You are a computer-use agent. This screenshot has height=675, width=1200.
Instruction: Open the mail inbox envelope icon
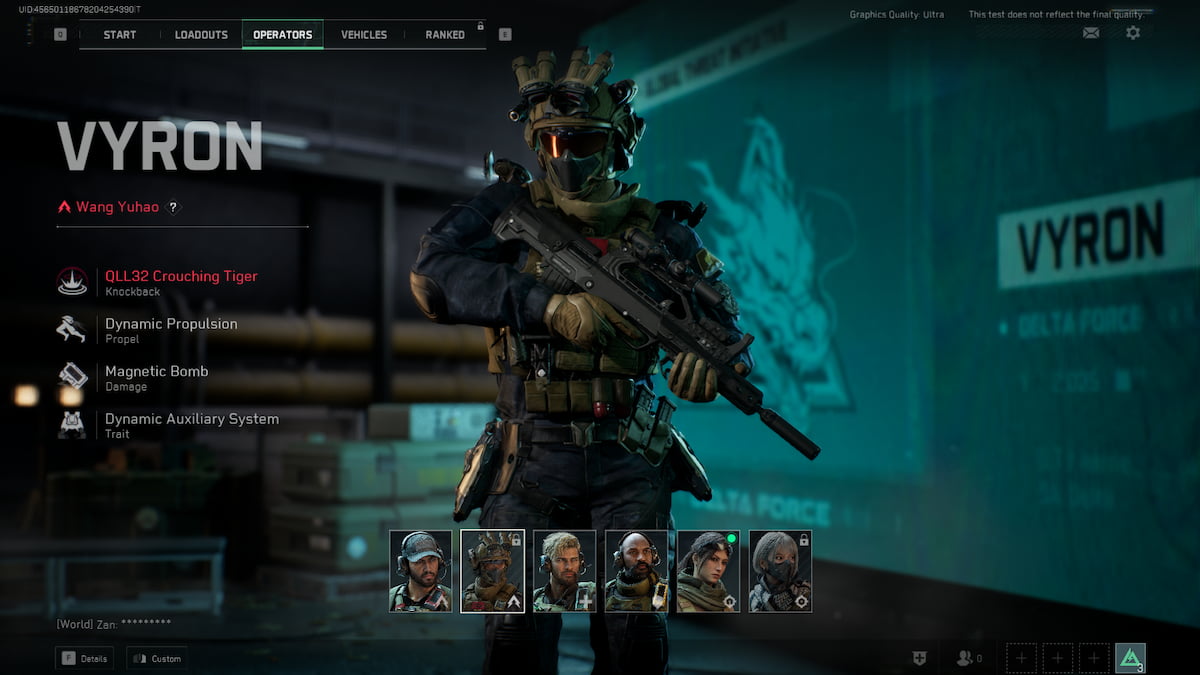[1091, 33]
